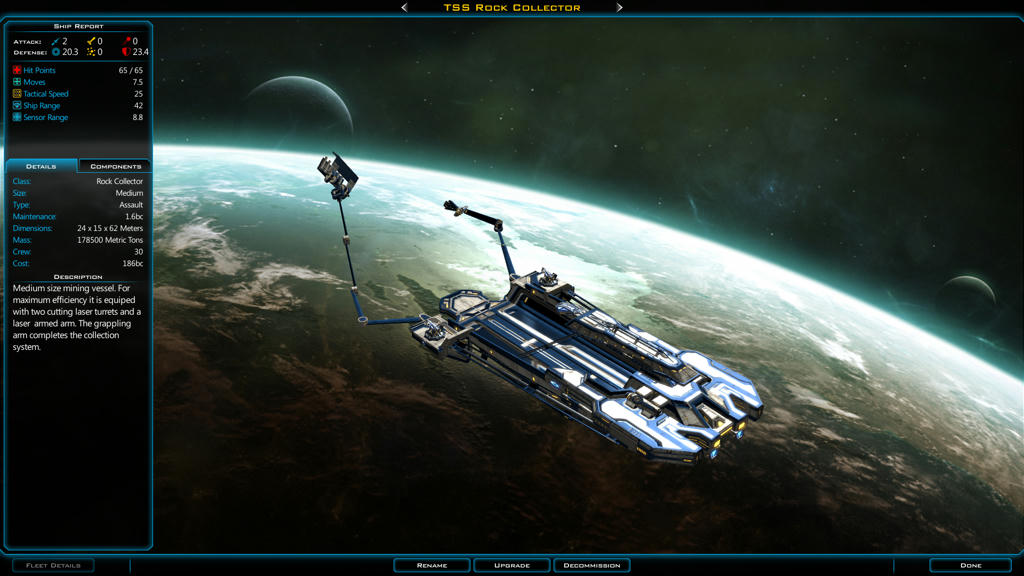1024x576 pixels.
Task: Close the screen with Done
Action: coord(970,565)
